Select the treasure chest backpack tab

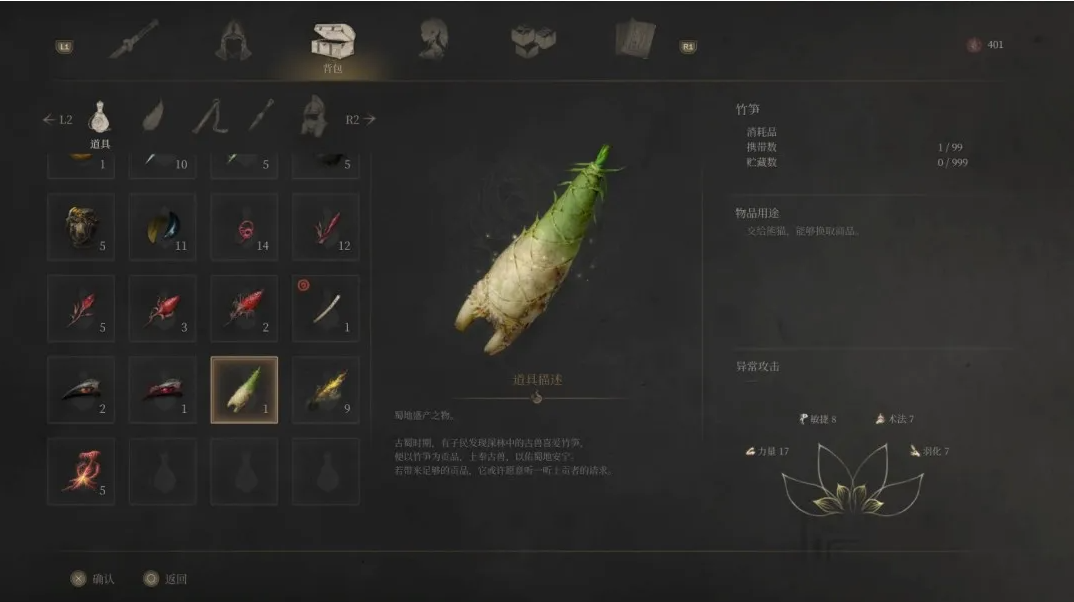332,41
